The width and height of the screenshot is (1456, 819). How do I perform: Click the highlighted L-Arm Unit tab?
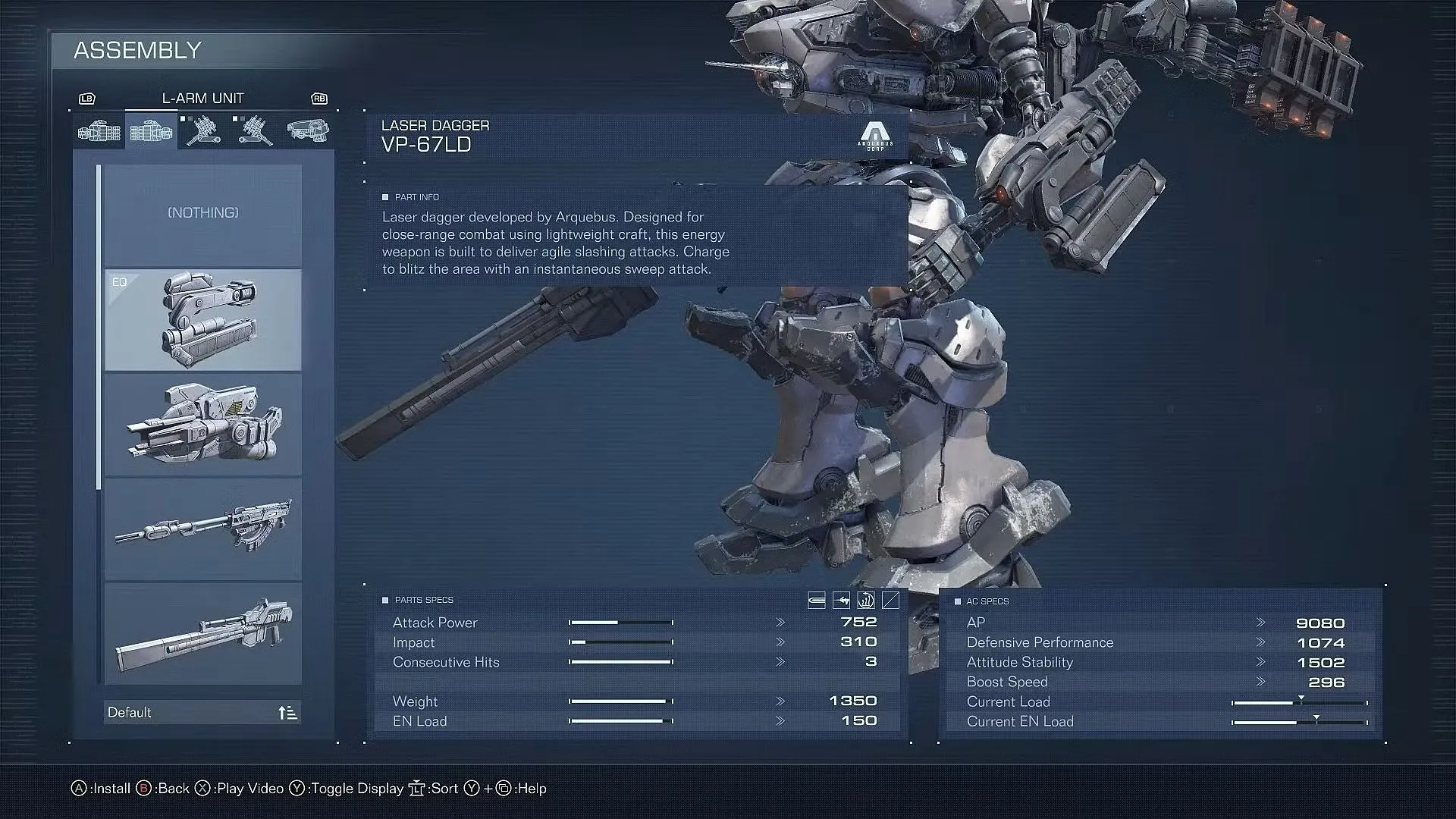pos(151,131)
